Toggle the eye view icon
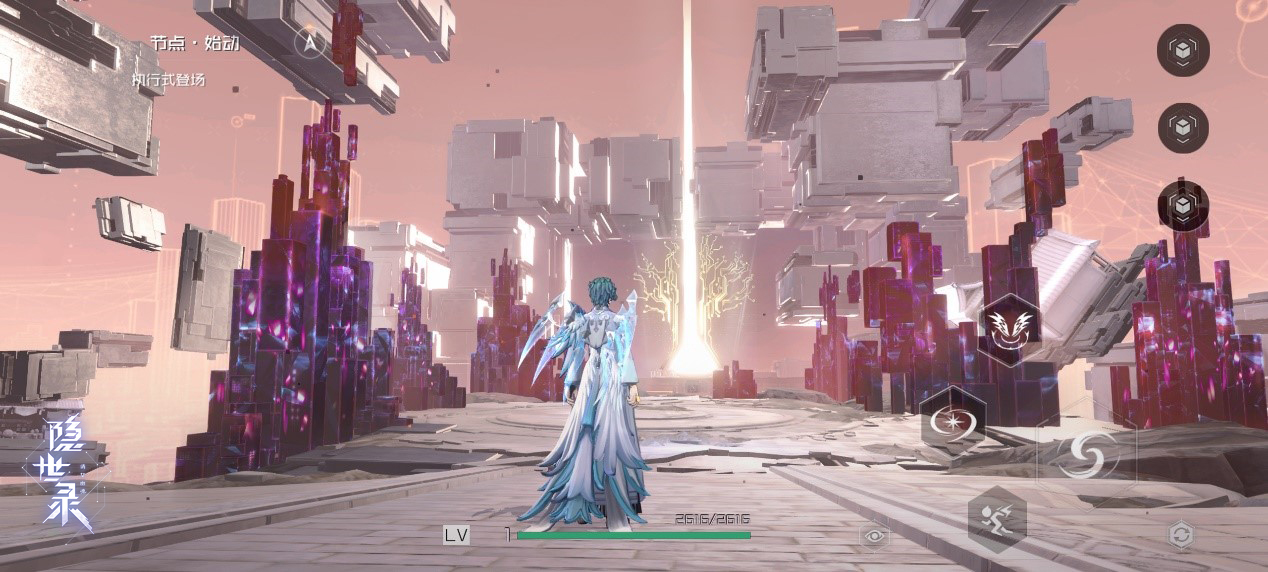1268x572 pixels. 875,536
